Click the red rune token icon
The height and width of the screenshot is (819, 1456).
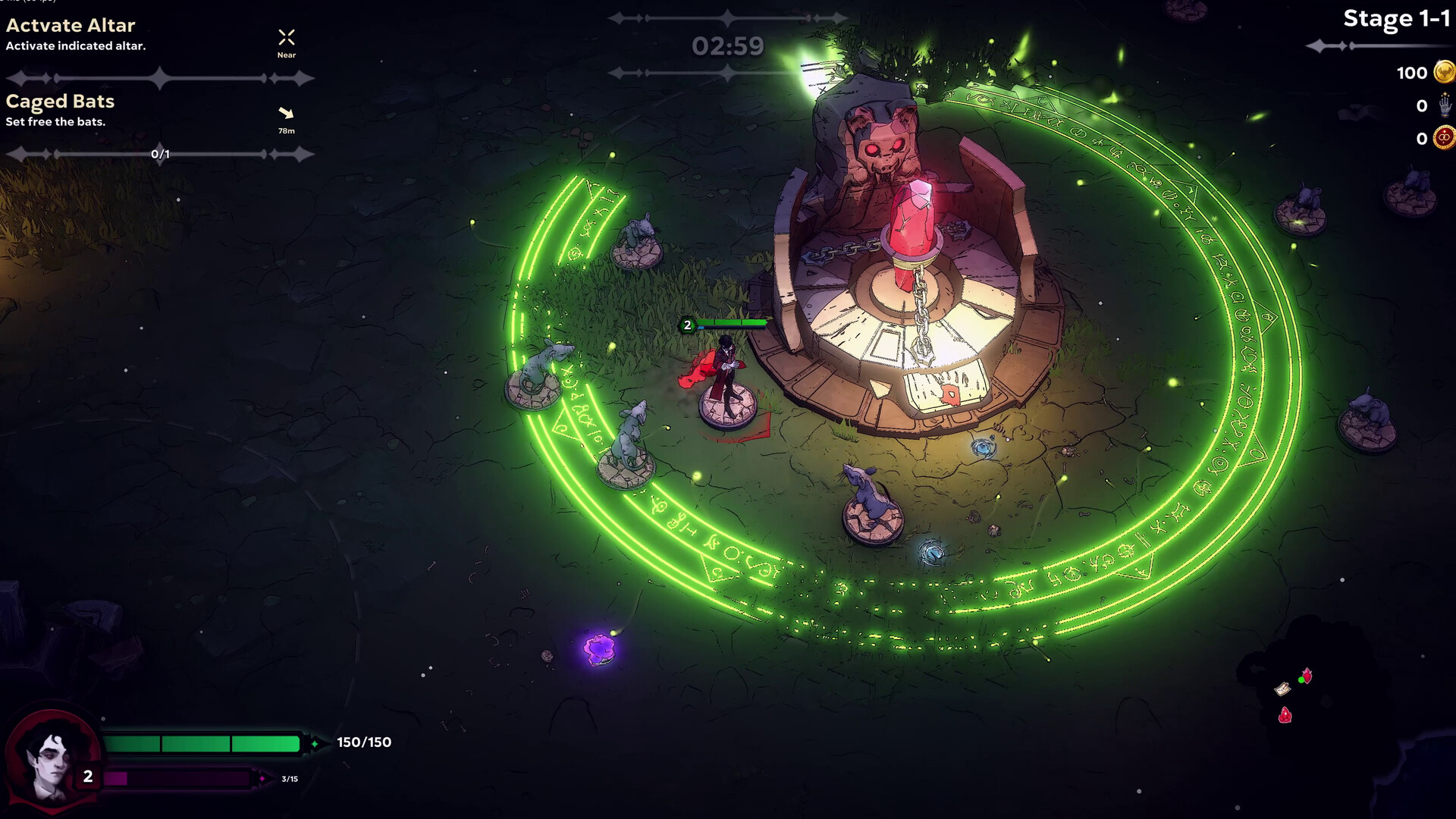click(1444, 138)
